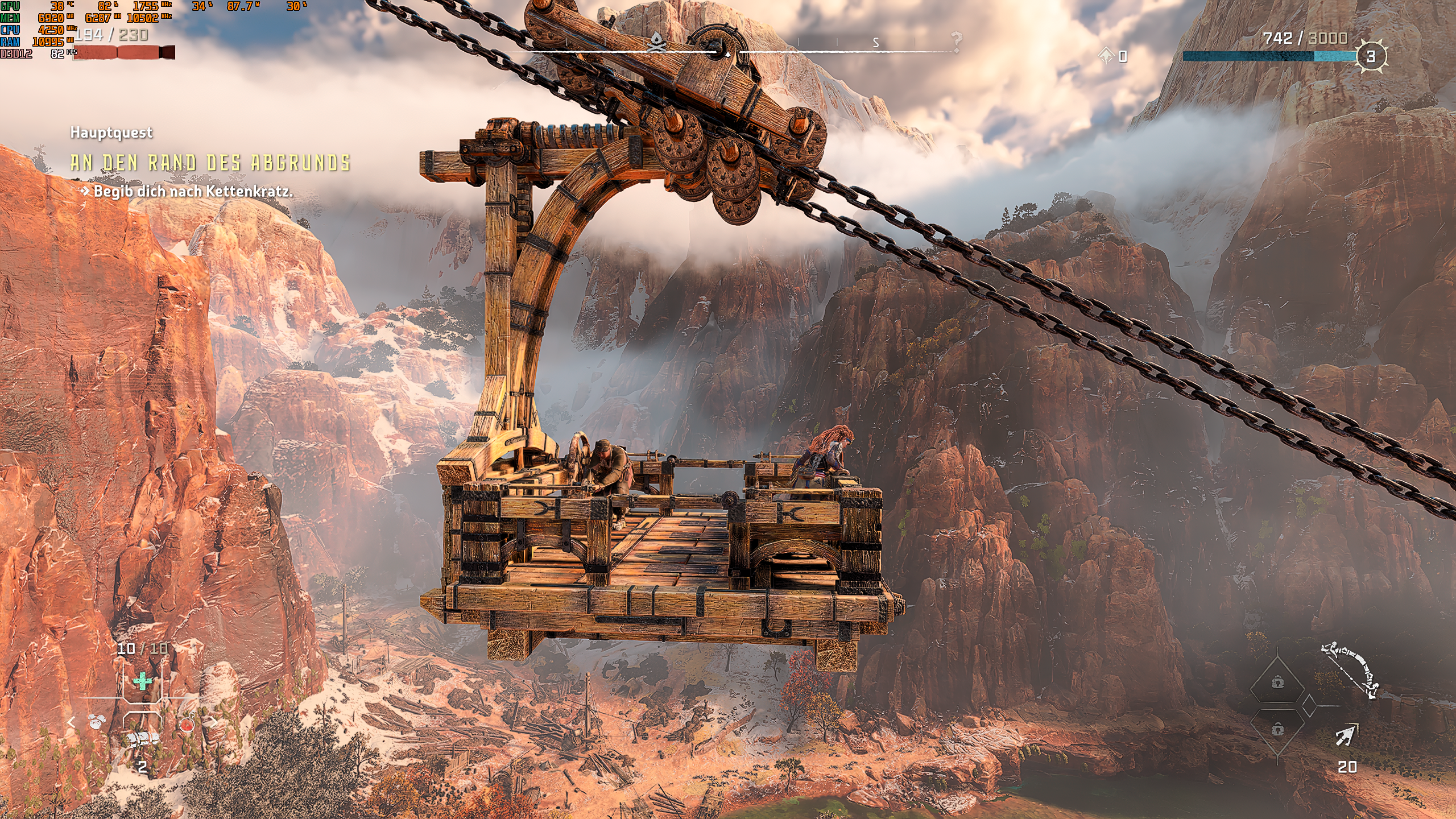Select the campfire marker on the compass

click(657, 42)
